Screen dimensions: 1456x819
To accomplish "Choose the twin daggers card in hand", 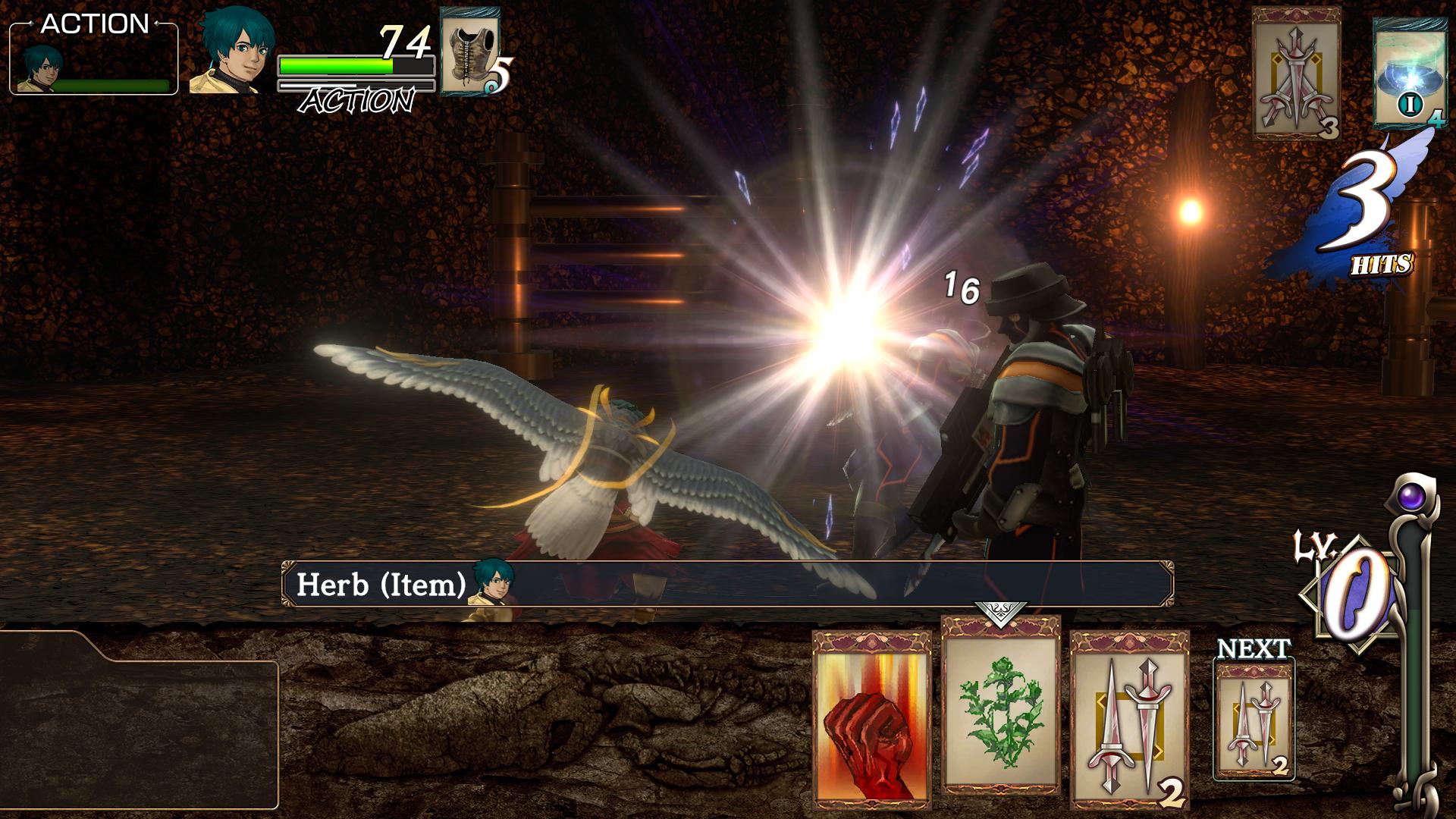I will 1129,719.
